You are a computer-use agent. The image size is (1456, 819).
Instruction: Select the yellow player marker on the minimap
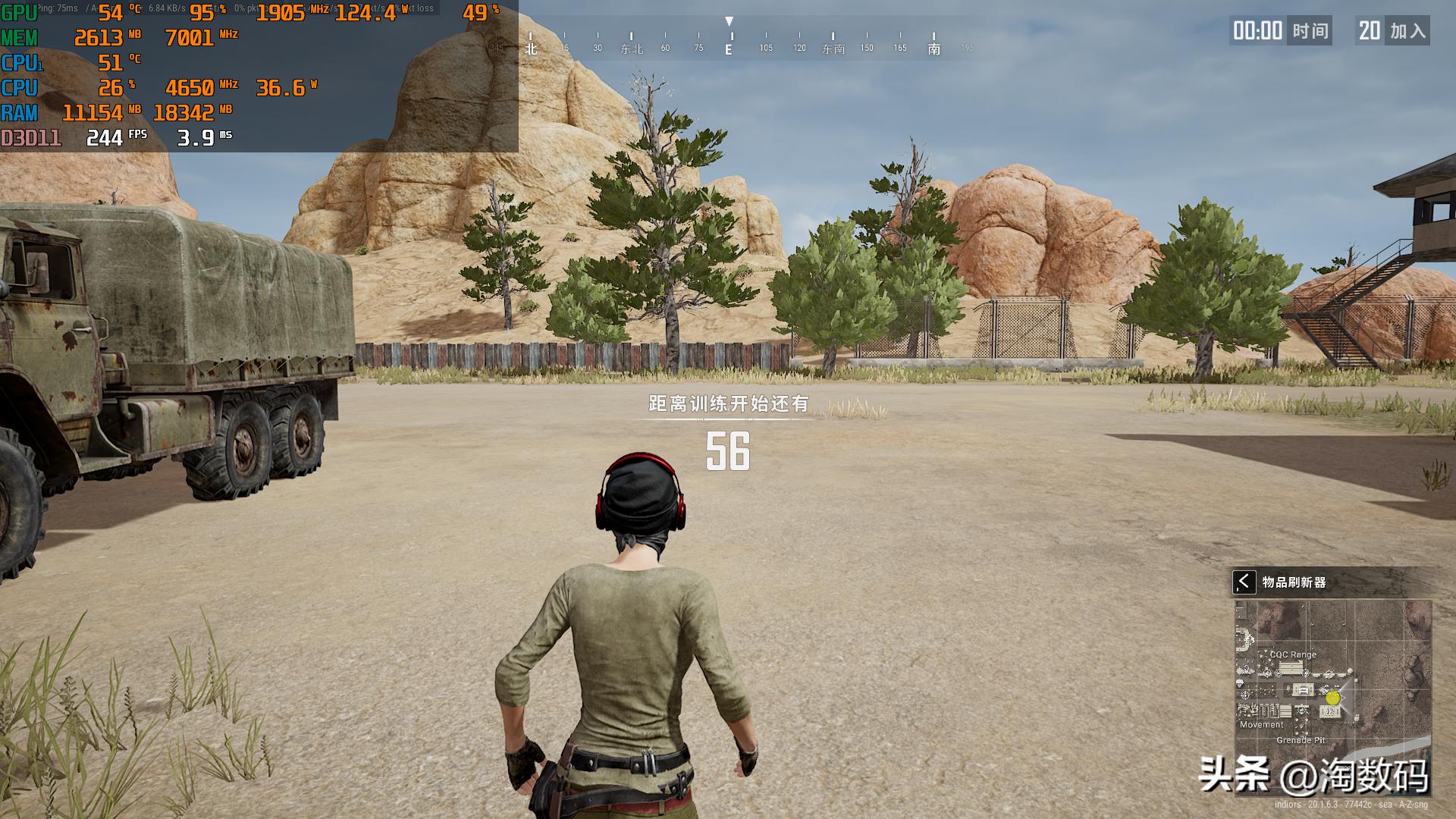1333,698
